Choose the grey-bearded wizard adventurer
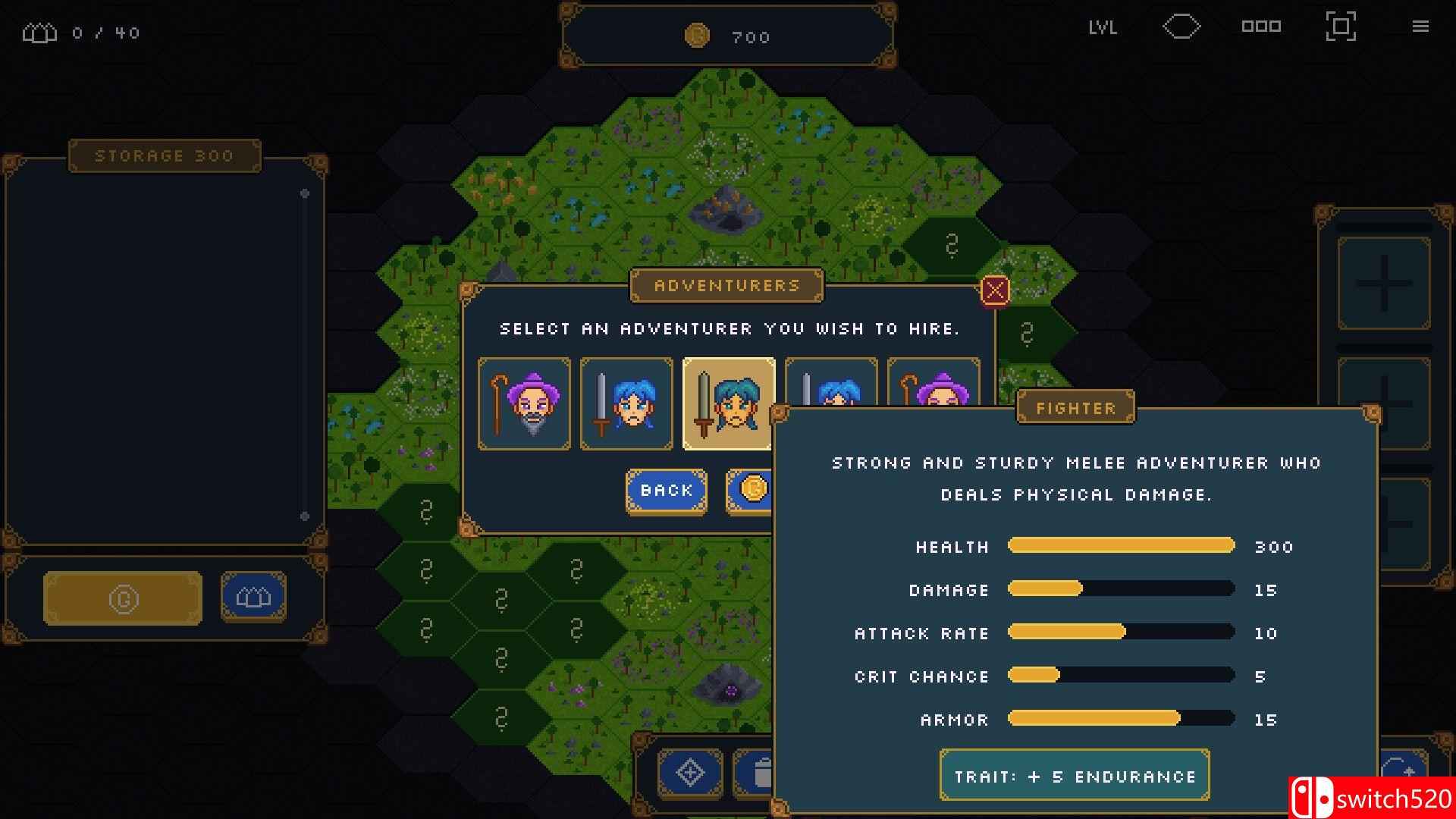Image resolution: width=1456 pixels, height=819 pixels. tap(524, 403)
